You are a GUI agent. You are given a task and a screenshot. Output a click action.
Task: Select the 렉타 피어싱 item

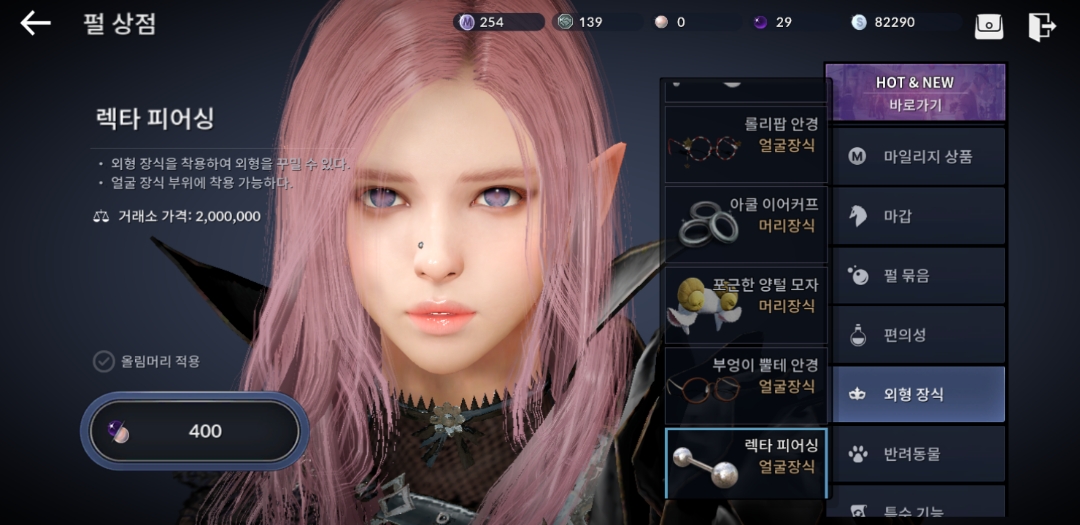tap(745, 463)
